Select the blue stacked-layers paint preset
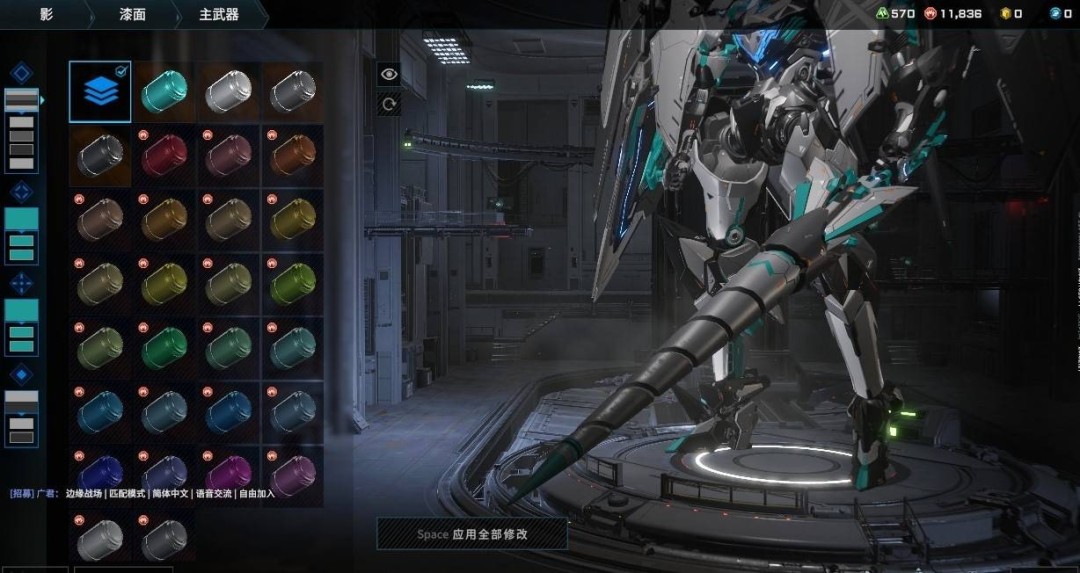The image size is (1080, 573). 100,91
